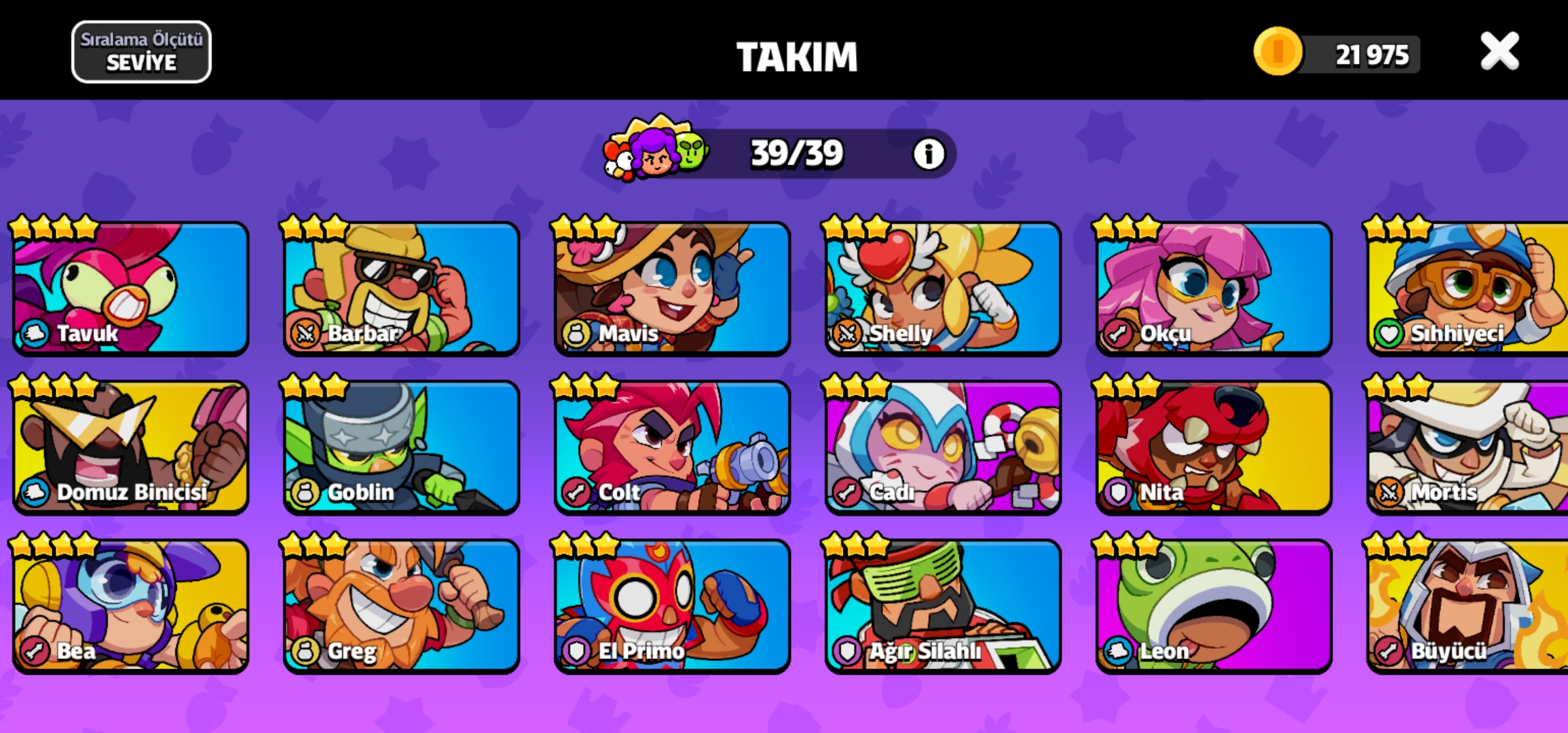Pick the El Primo card
This screenshot has height=733, width=1568.
click(672, 606)
